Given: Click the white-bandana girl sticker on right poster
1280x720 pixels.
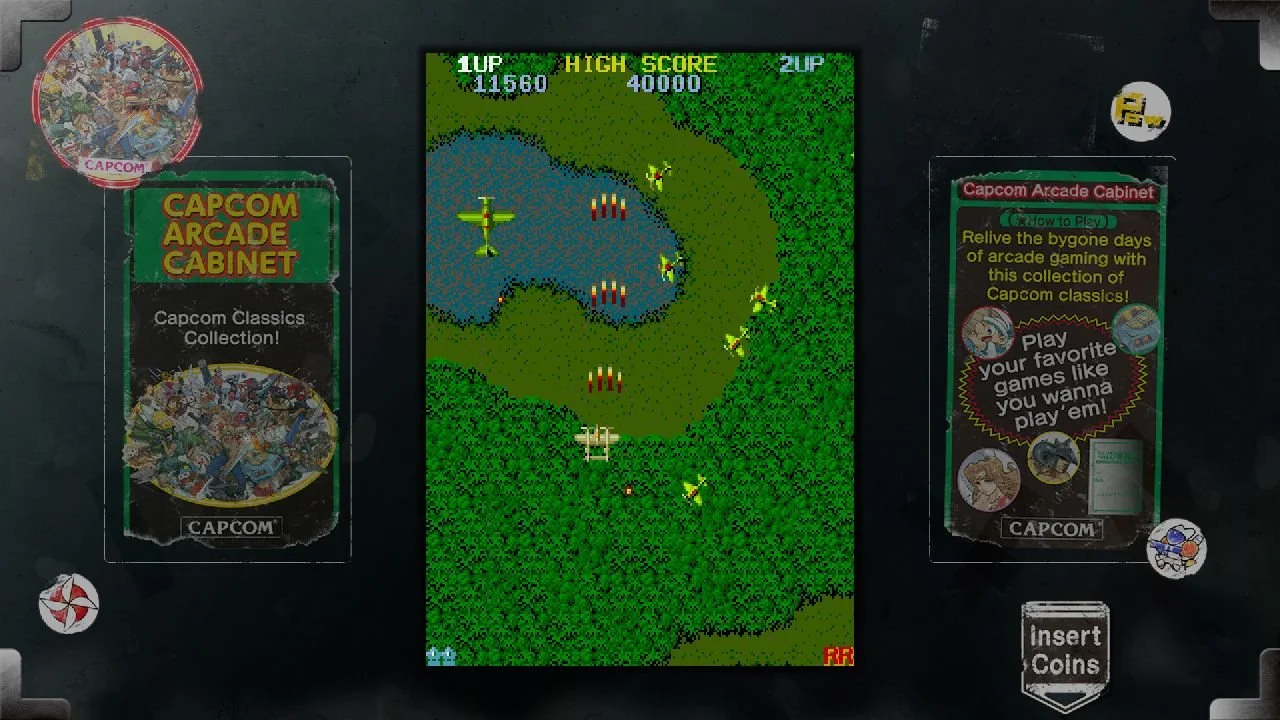Looking at the screenshot, I should pos(988,330).
